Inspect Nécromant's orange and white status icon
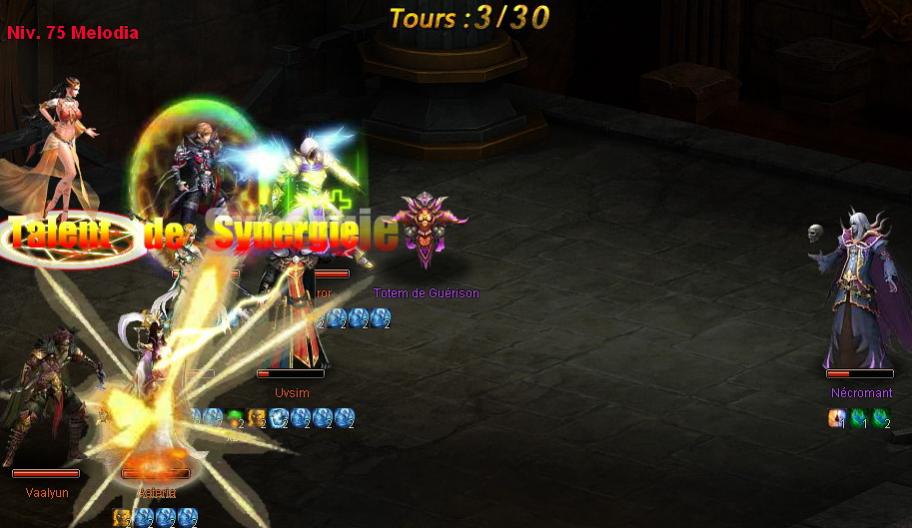This screenshot has height=528, width=912. tap(837, 418)
